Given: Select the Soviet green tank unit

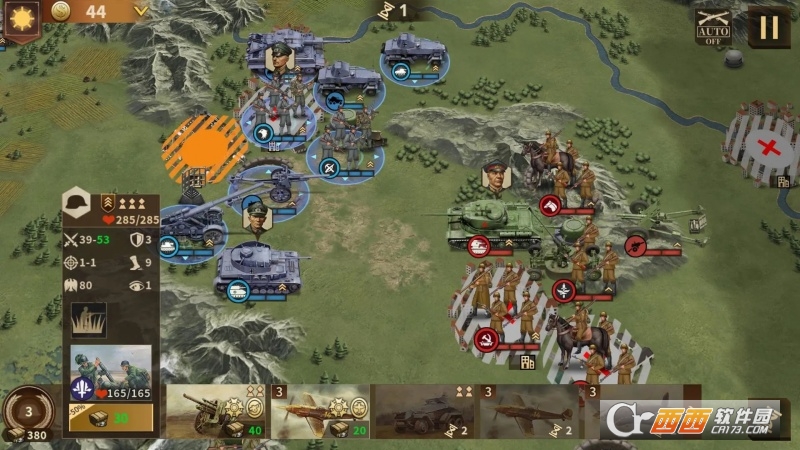Looking at the screenshot, I should 492,222.
